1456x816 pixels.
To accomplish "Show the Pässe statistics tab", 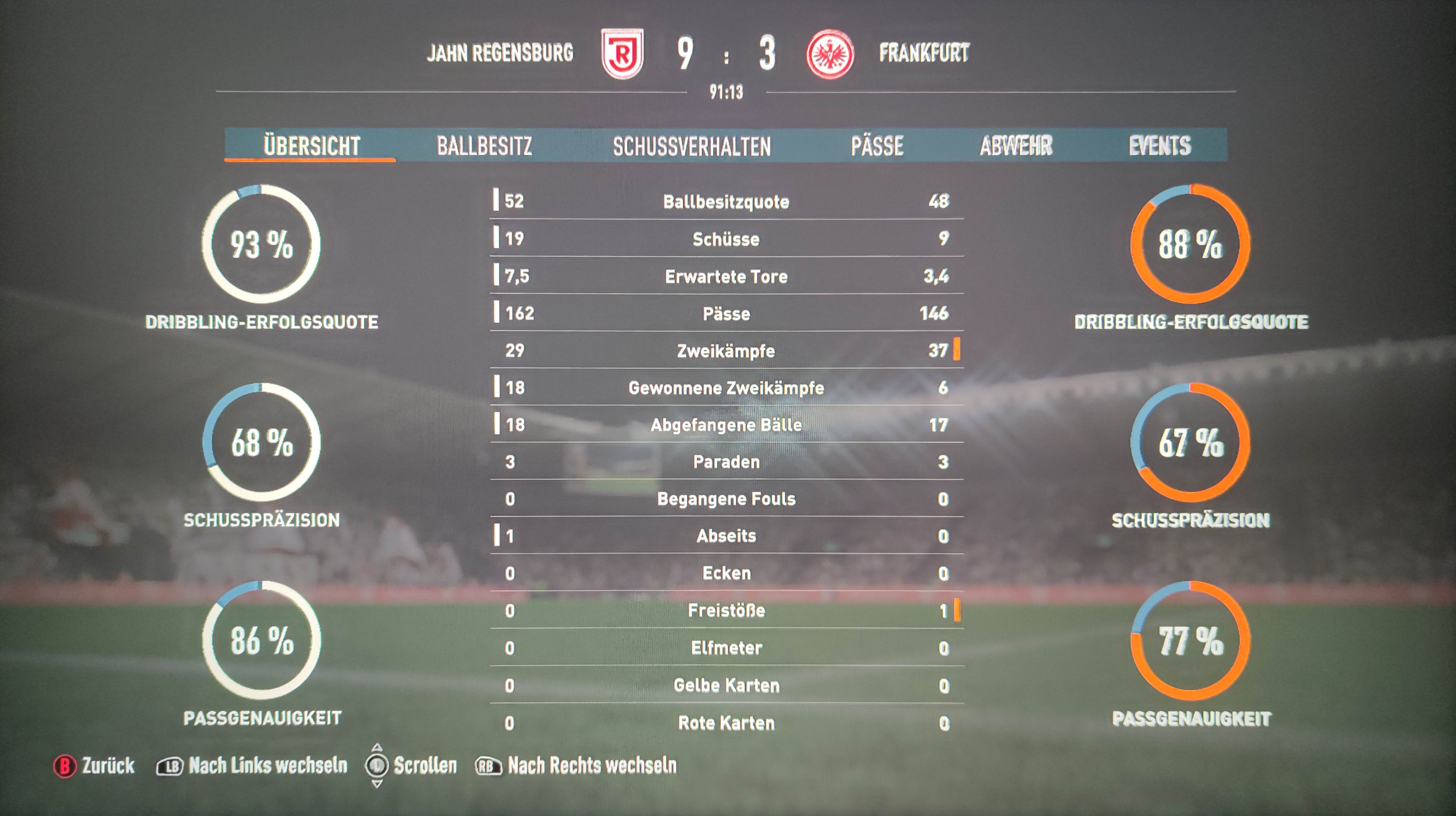I will (877, 146).
